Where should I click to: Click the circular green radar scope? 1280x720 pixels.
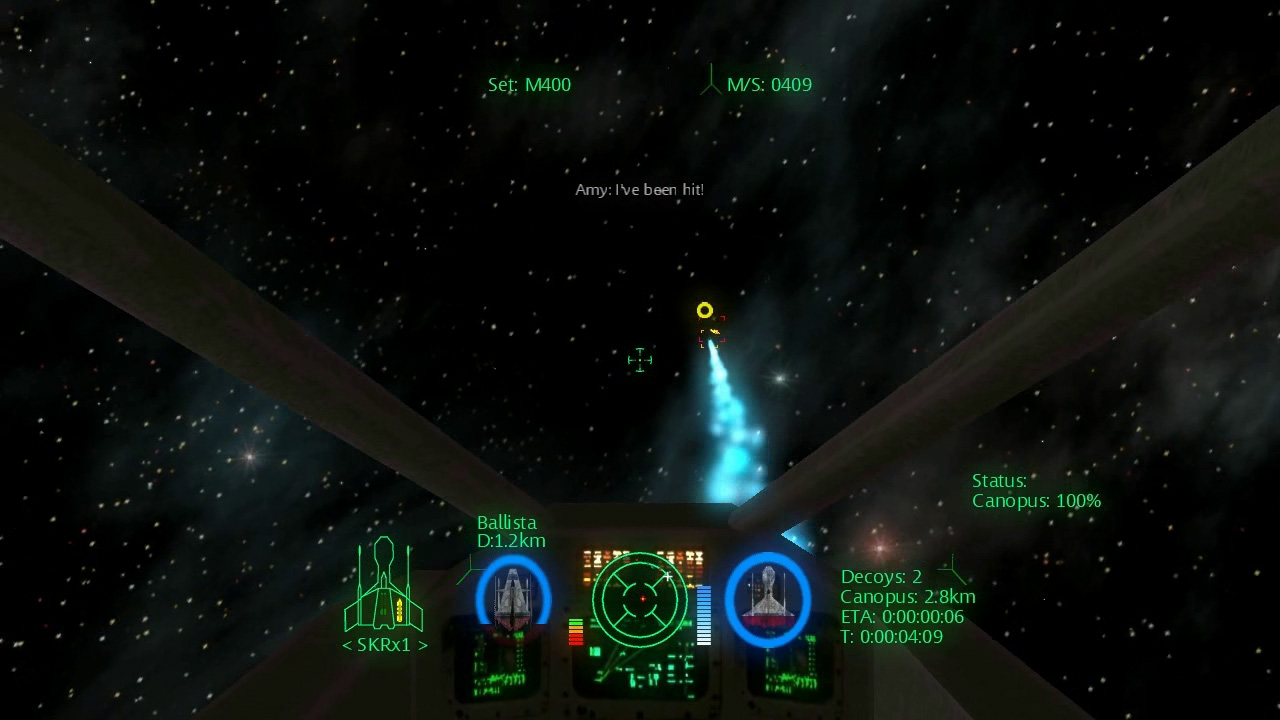click(641, 598)
